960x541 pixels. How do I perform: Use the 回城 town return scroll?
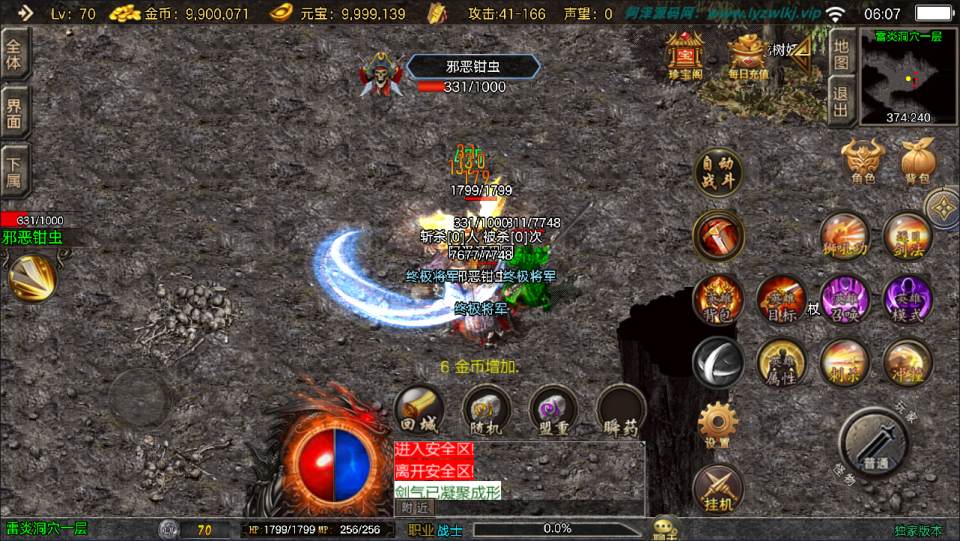pyautogui.click(x=419, y=410)
